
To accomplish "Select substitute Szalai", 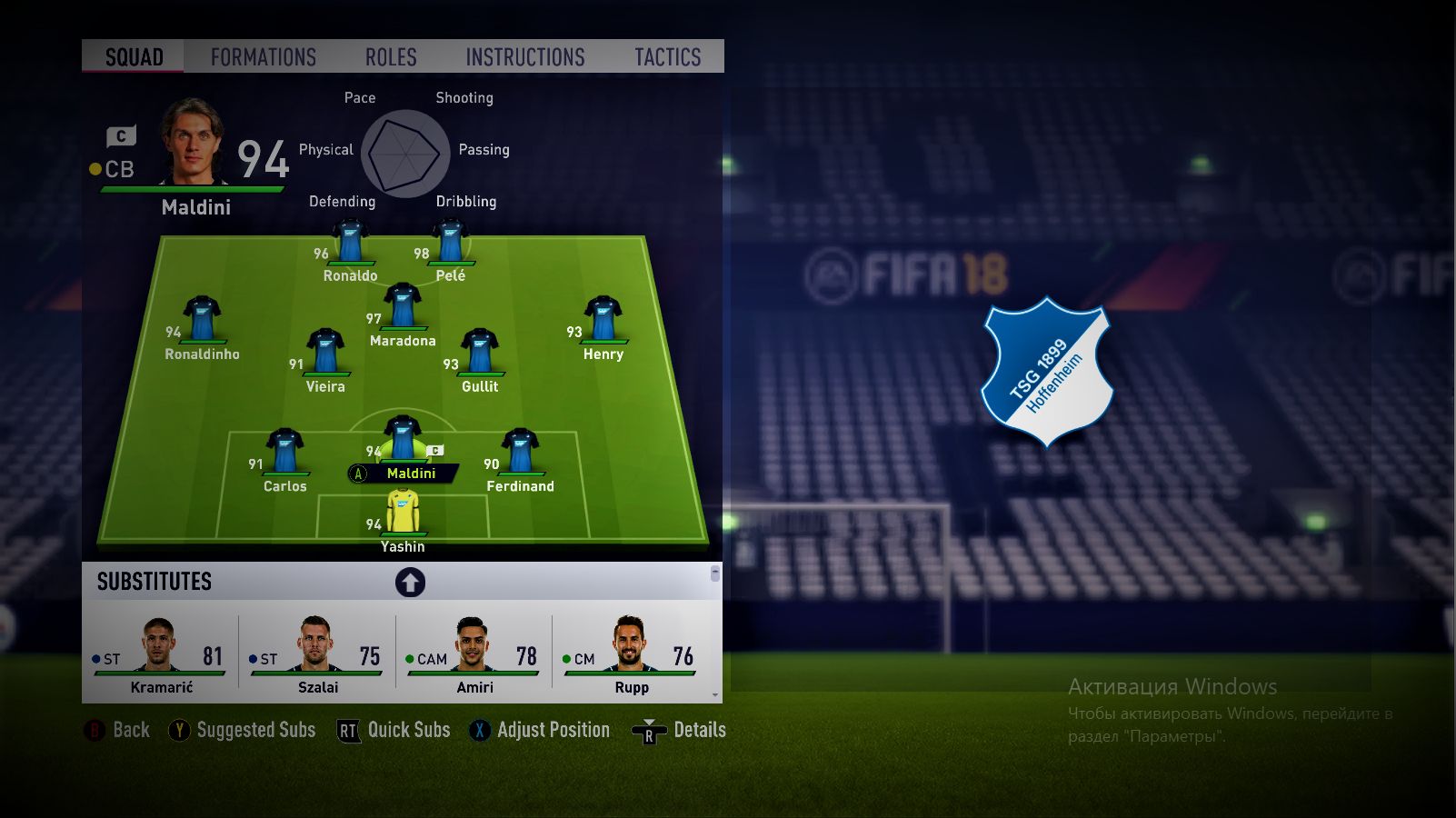I will coord(317,653).
